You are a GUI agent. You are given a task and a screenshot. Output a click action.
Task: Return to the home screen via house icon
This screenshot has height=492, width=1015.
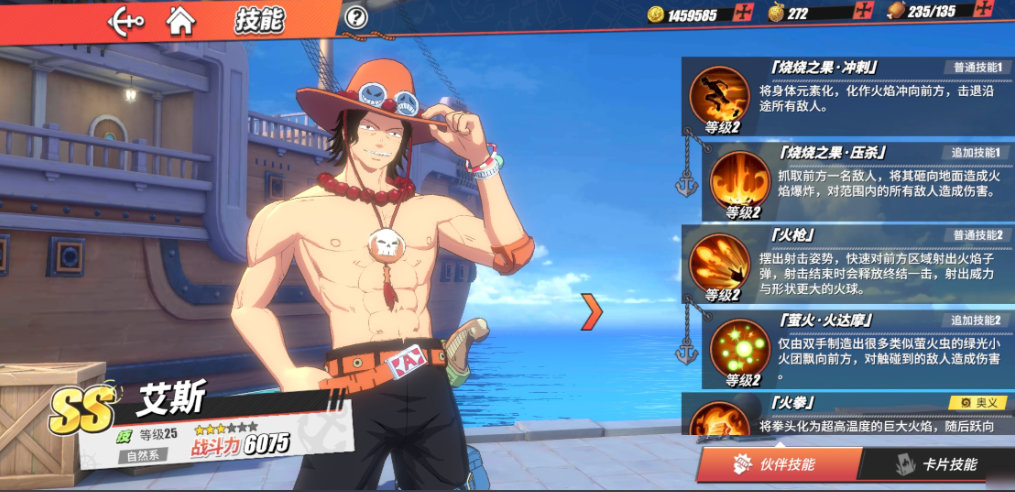pyautogui.click(x=181, y=19)
